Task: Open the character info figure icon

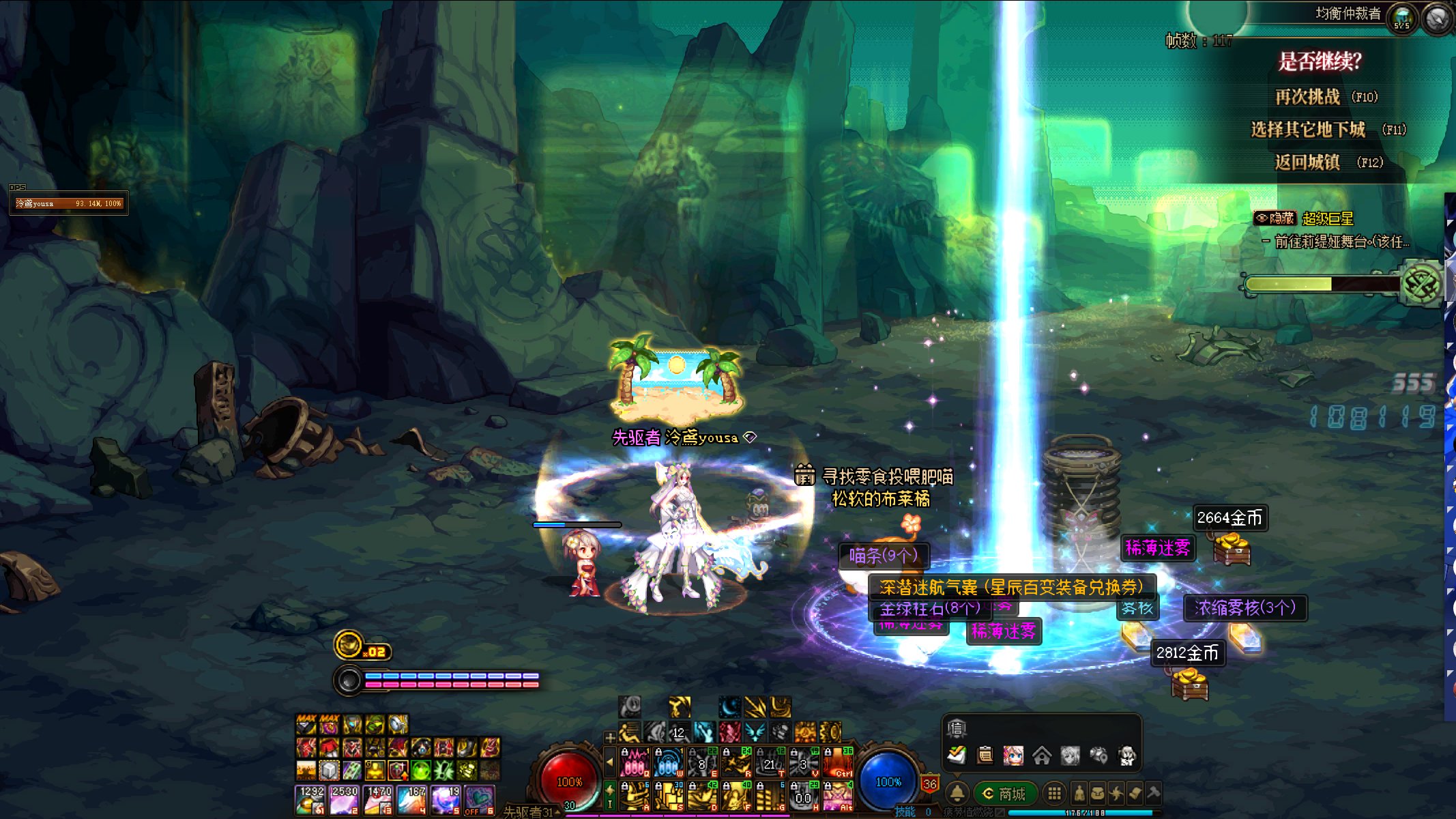Action: [x=1079, y=793]
